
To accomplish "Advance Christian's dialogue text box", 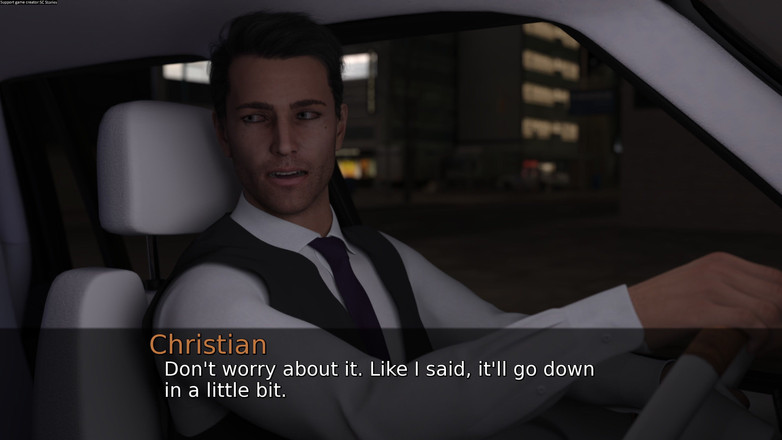I will [x=390, y=381].
